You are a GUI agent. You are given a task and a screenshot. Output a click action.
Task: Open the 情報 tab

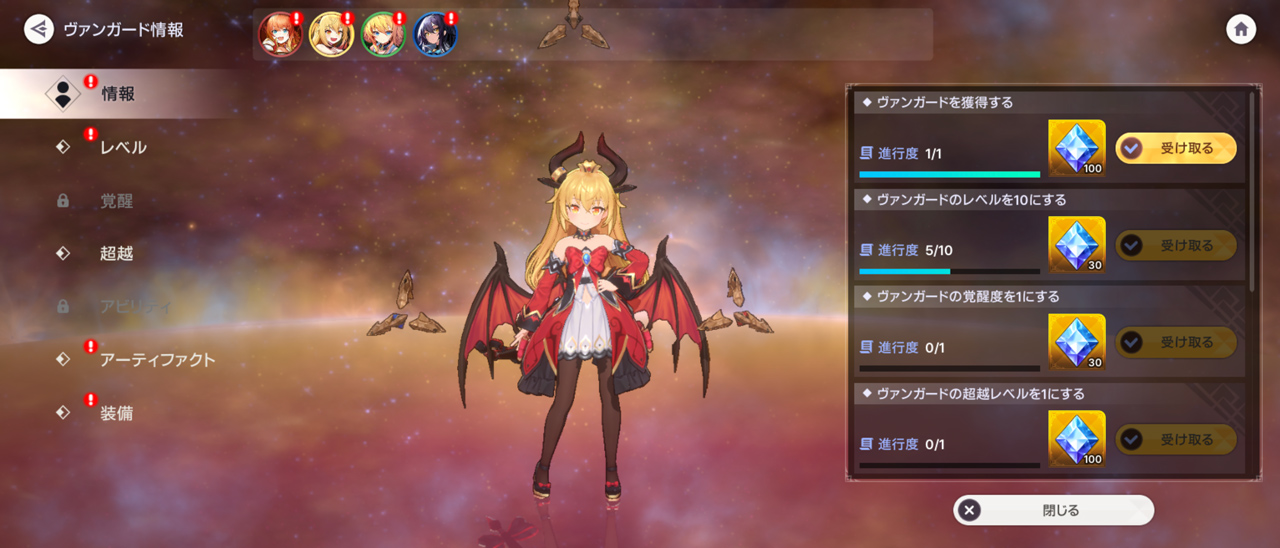pos(118,94)
